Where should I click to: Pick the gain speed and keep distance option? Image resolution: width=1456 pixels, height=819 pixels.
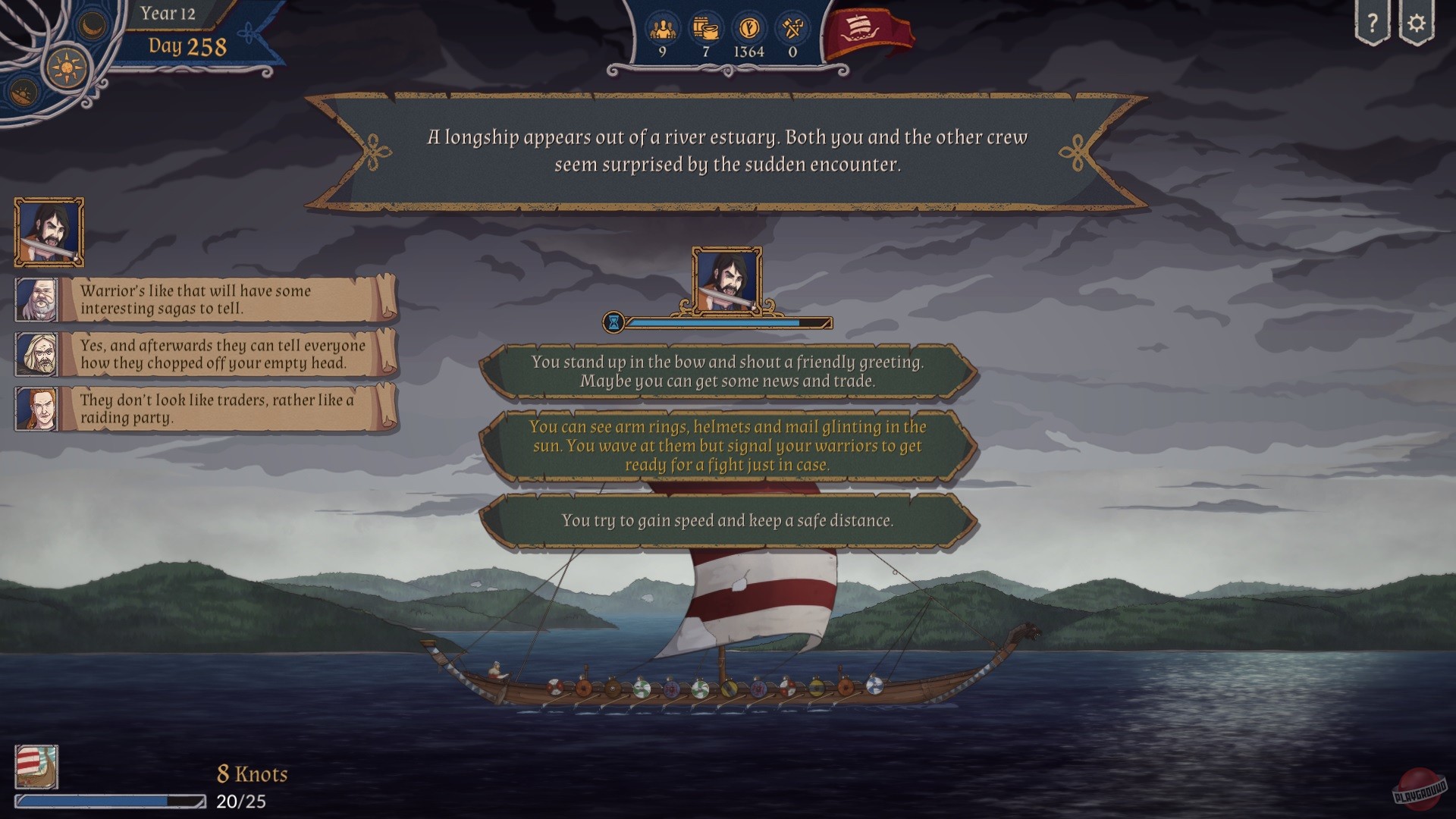(x=728, y=521)
